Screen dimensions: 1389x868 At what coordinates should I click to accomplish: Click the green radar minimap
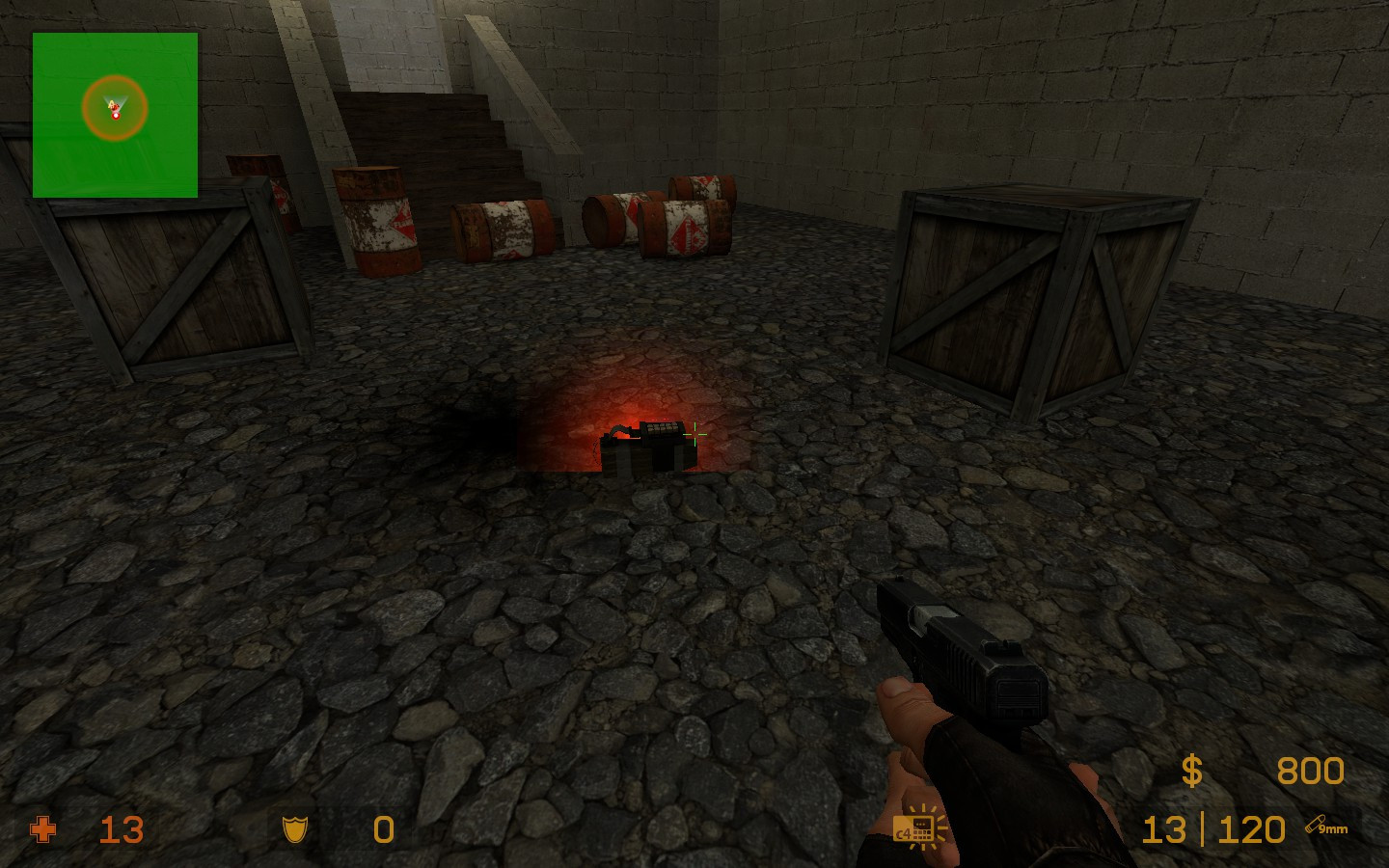pos(115,115)
